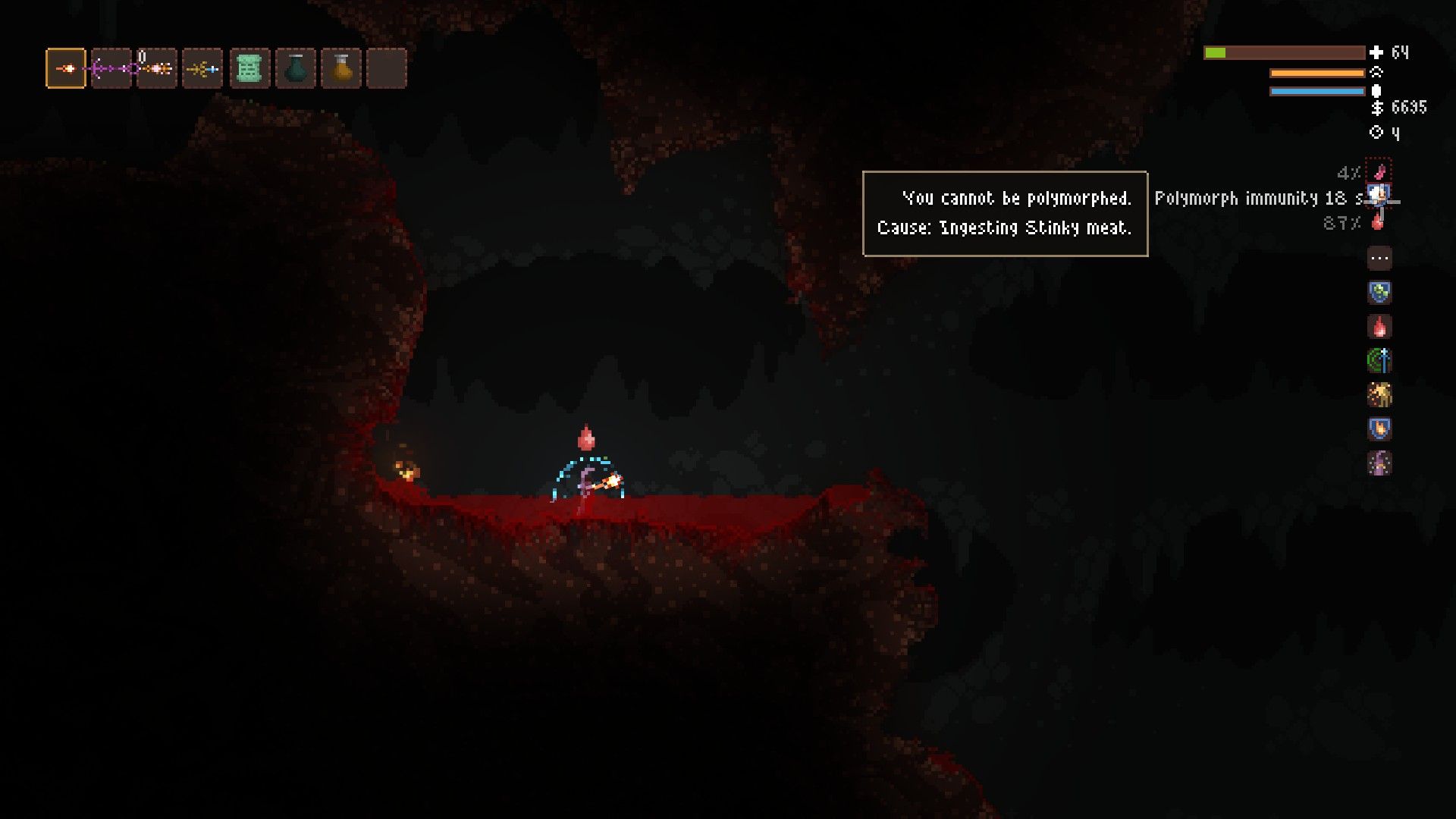Select the wand in the third inventory slot

tap(157, 67)
